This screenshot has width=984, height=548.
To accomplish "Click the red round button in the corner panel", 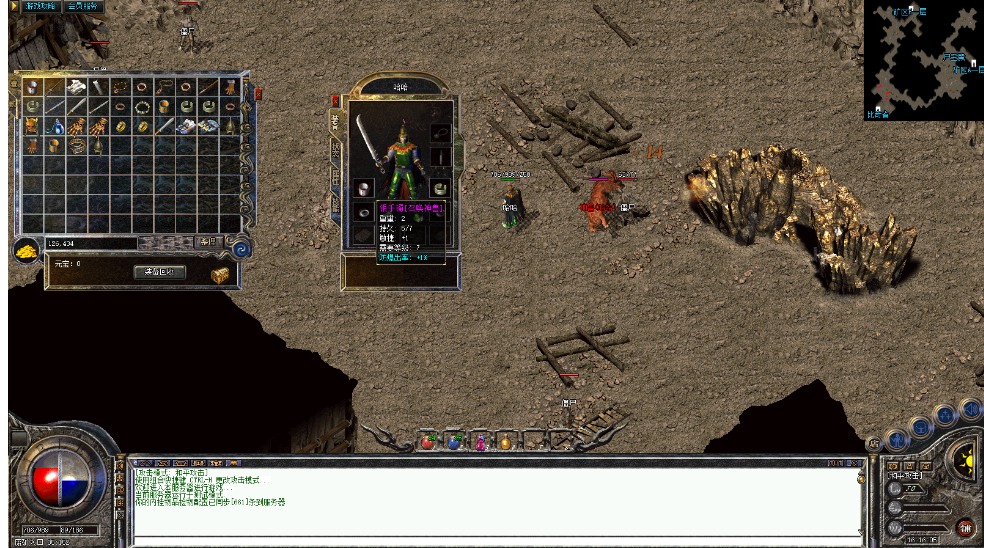I will pyautogui.click(x=965, y=527).
